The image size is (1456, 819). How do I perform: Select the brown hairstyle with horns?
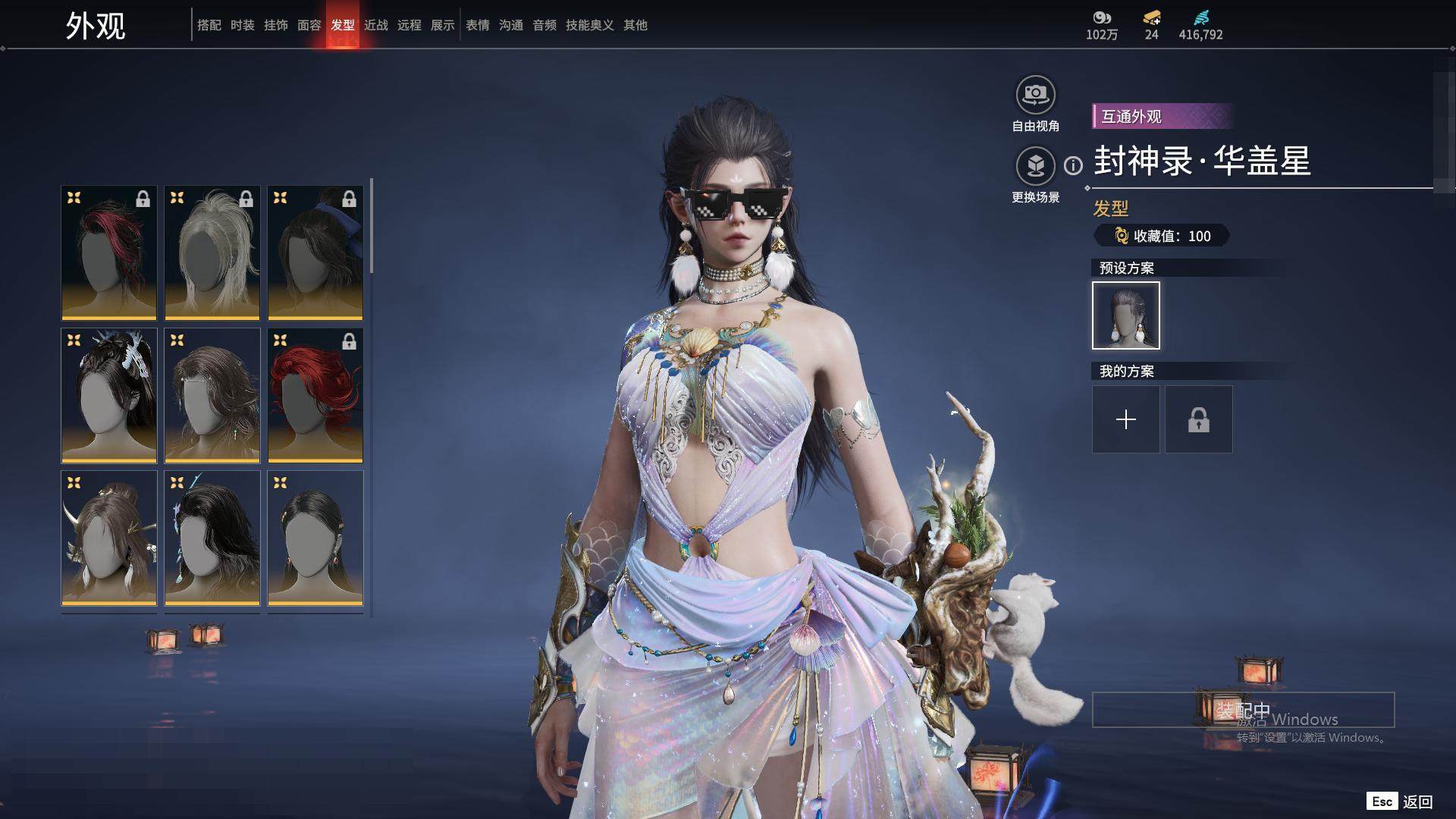[x=108, y=538]
